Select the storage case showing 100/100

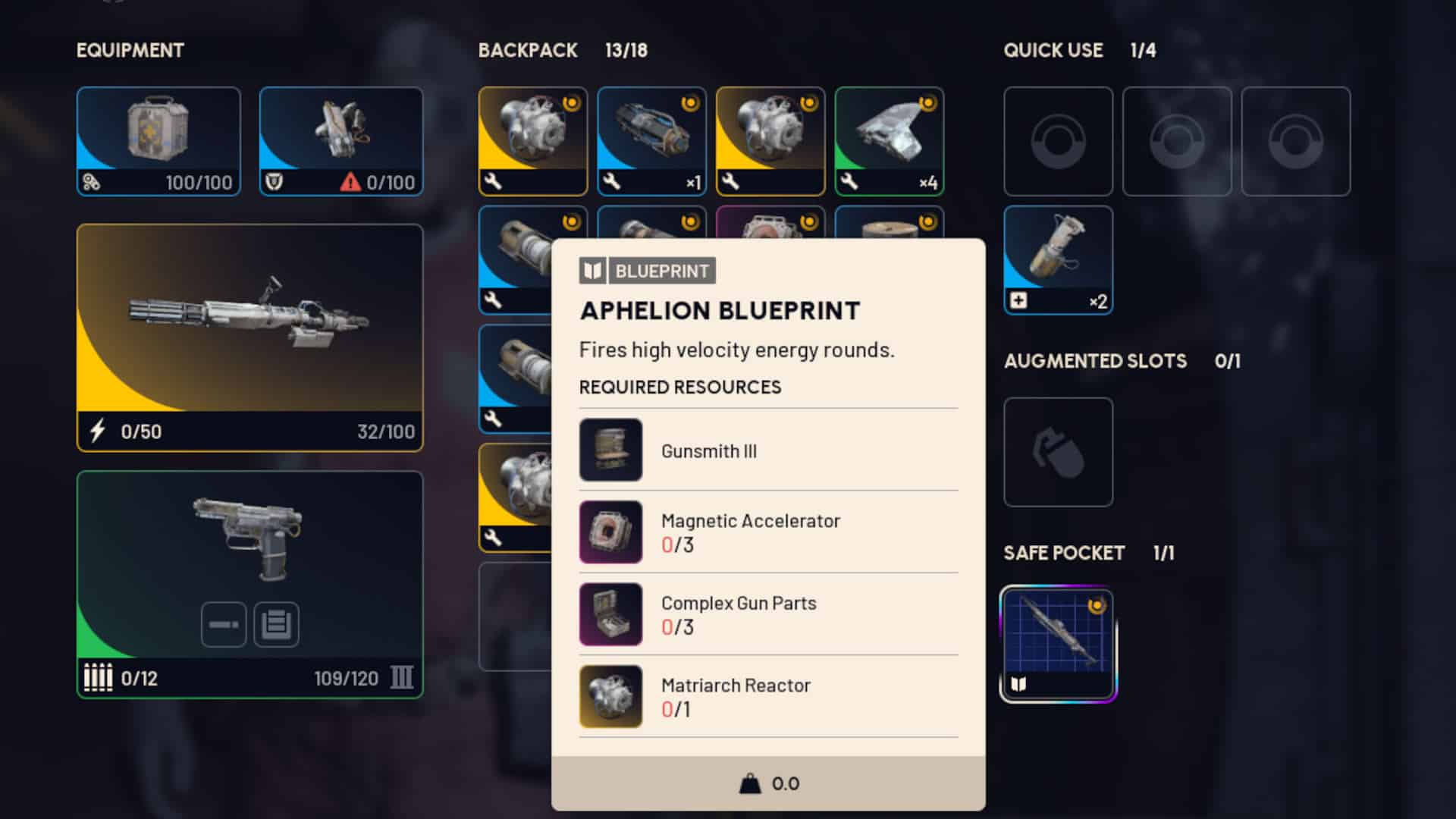coord(158,140)
